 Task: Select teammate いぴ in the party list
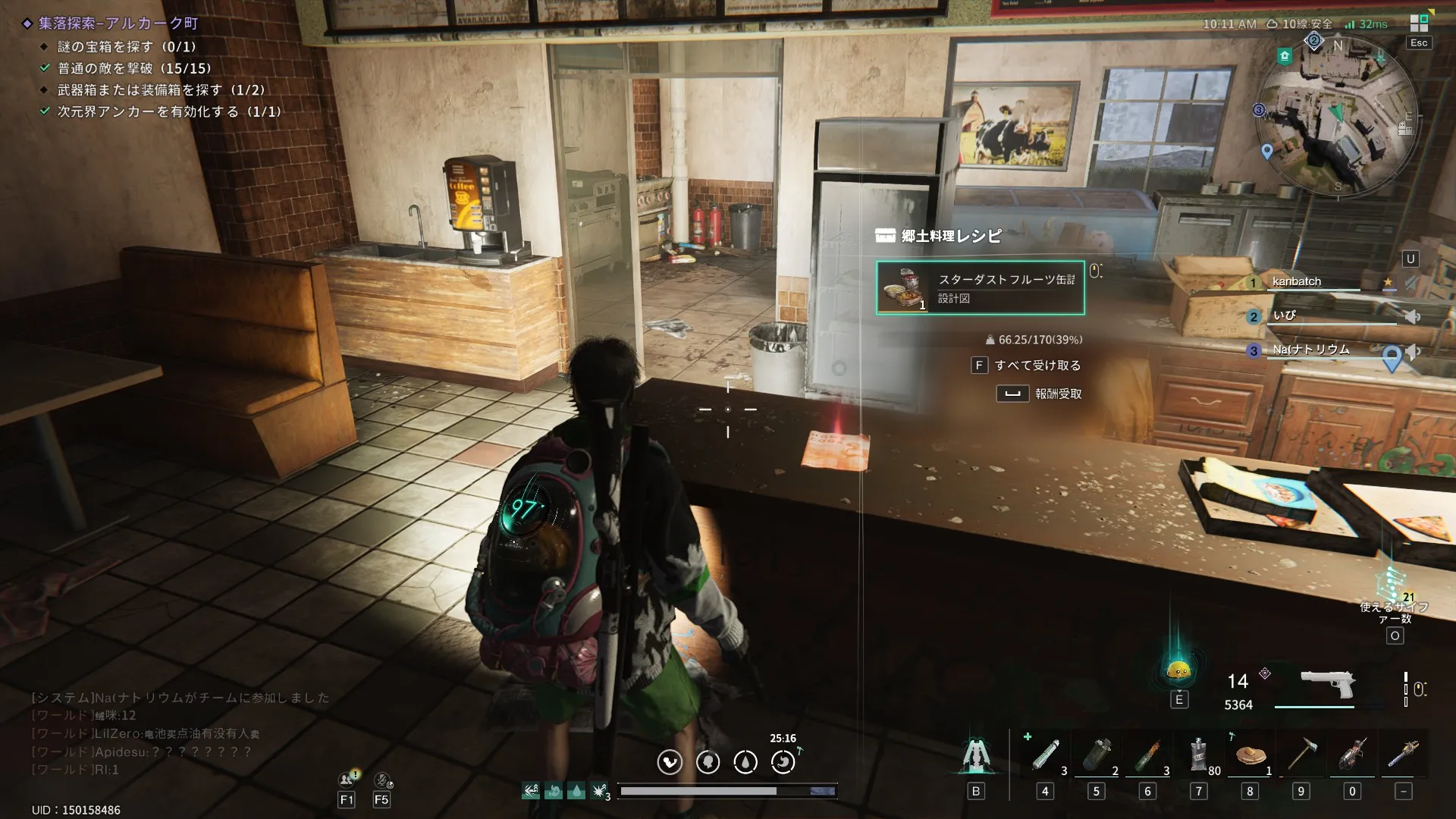pos(1284,315)
